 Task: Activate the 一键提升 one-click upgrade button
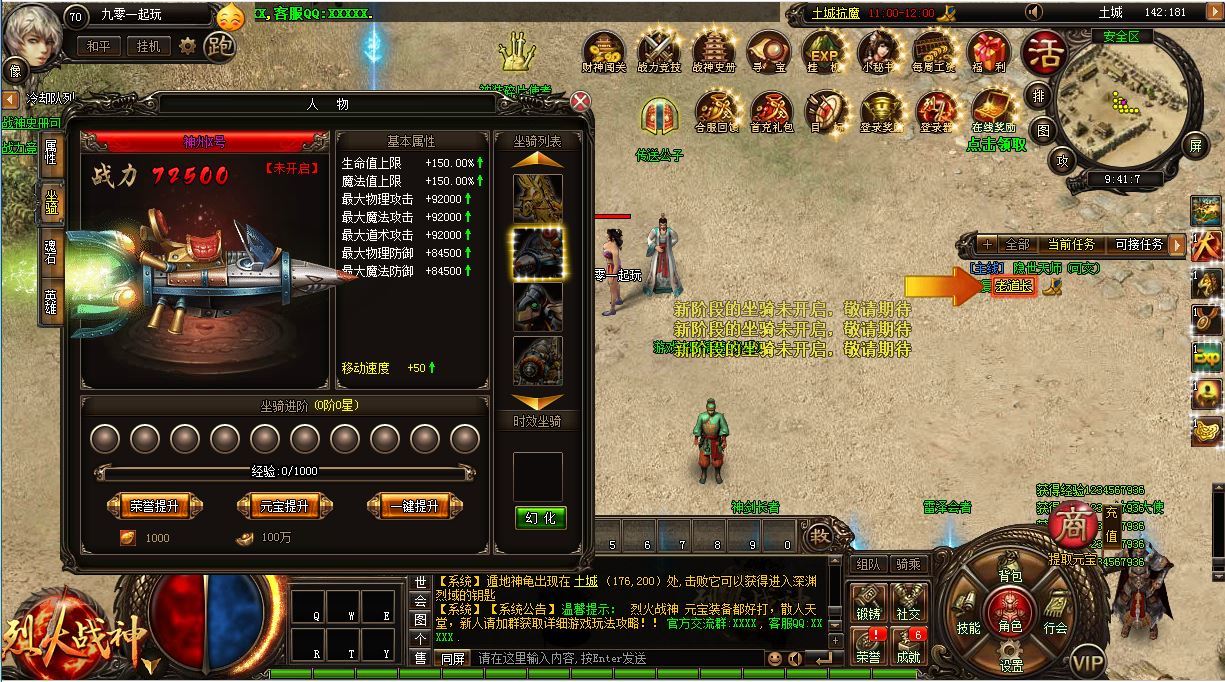(414, 506)
